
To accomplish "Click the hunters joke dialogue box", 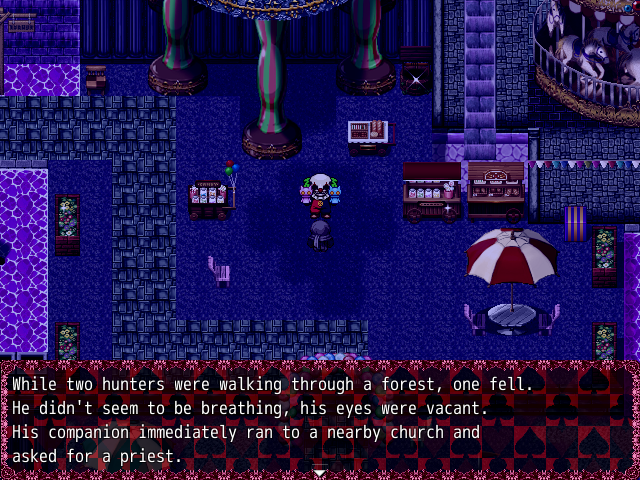I will click(320, 419).
